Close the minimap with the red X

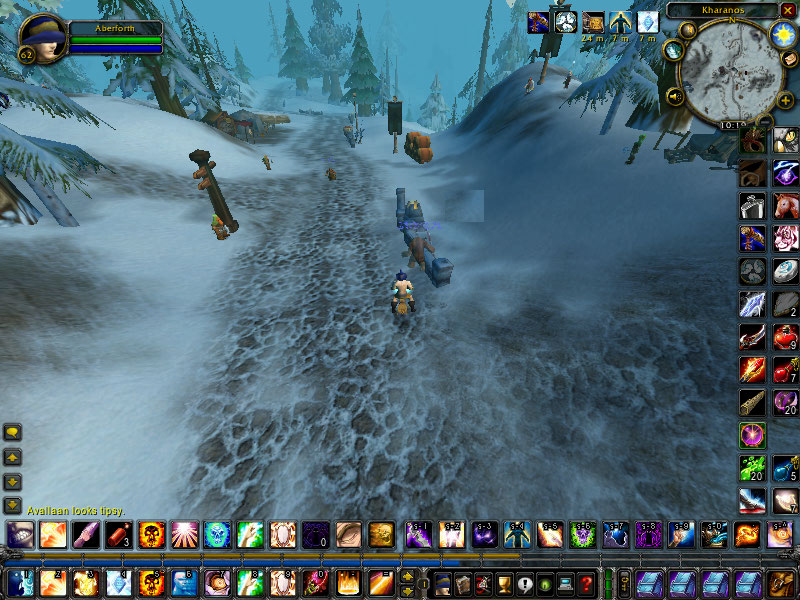click(x=788, y=10)
